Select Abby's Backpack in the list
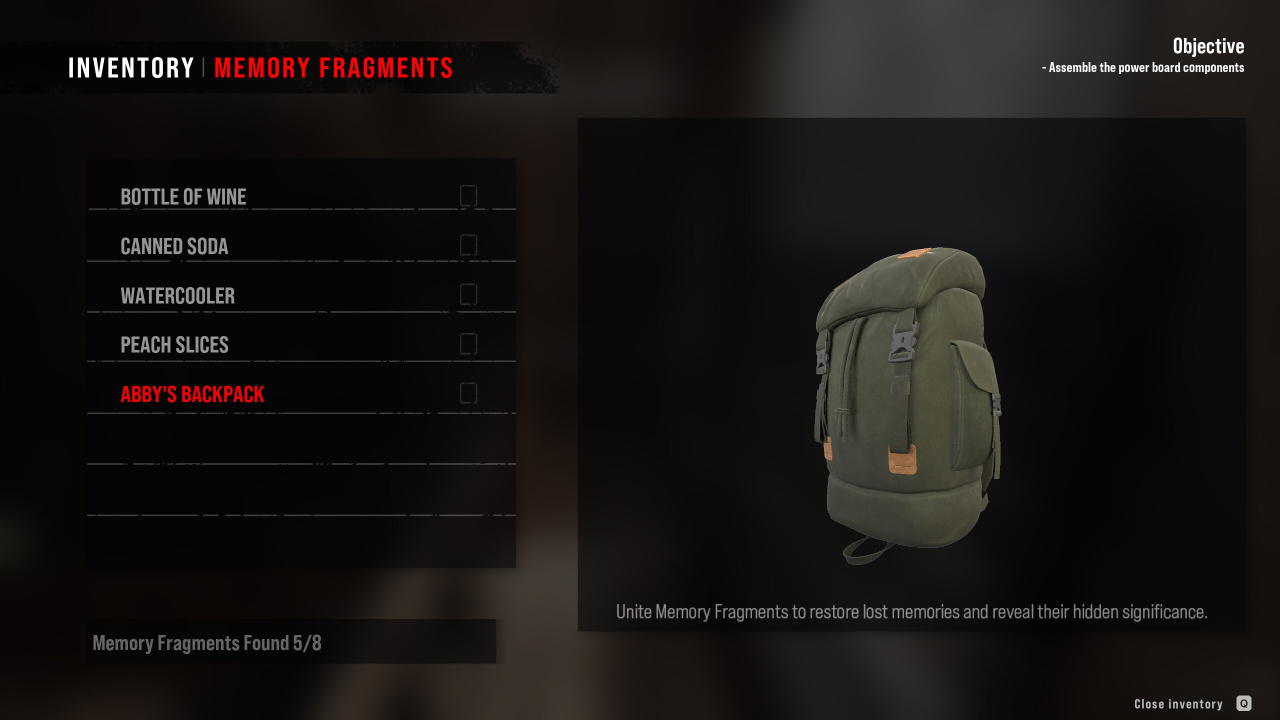 pyautogui.click(x=193, y=394)
